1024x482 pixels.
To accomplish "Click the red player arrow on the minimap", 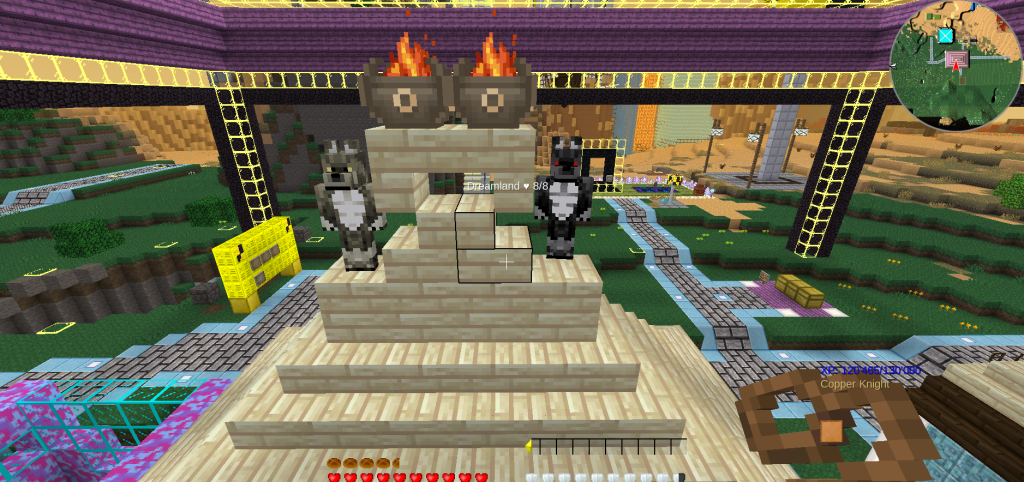I will pos(957,64).
